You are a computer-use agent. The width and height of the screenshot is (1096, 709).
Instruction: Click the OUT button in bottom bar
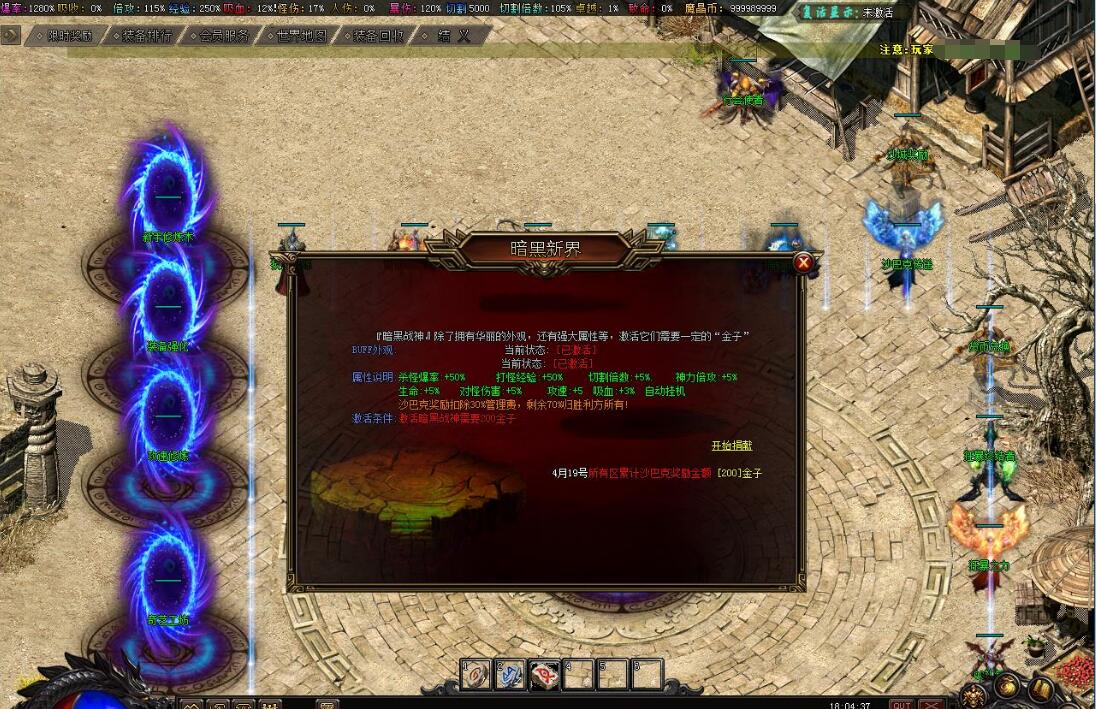[x=901, y=703]
